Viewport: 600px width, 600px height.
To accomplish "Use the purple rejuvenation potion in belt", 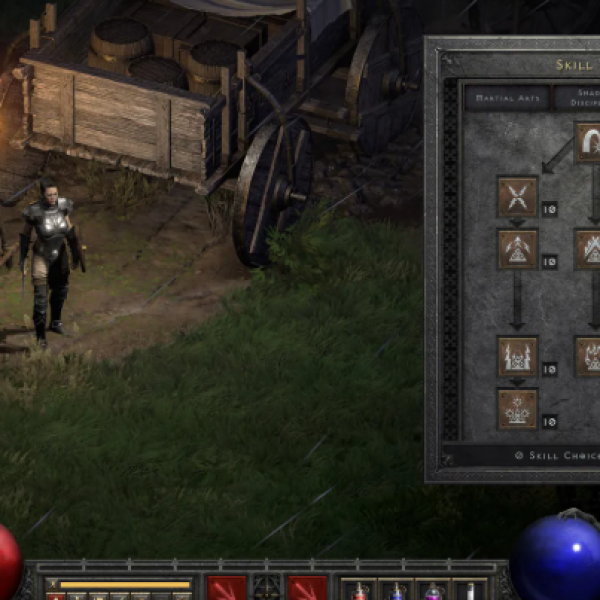I will [433, 591].
